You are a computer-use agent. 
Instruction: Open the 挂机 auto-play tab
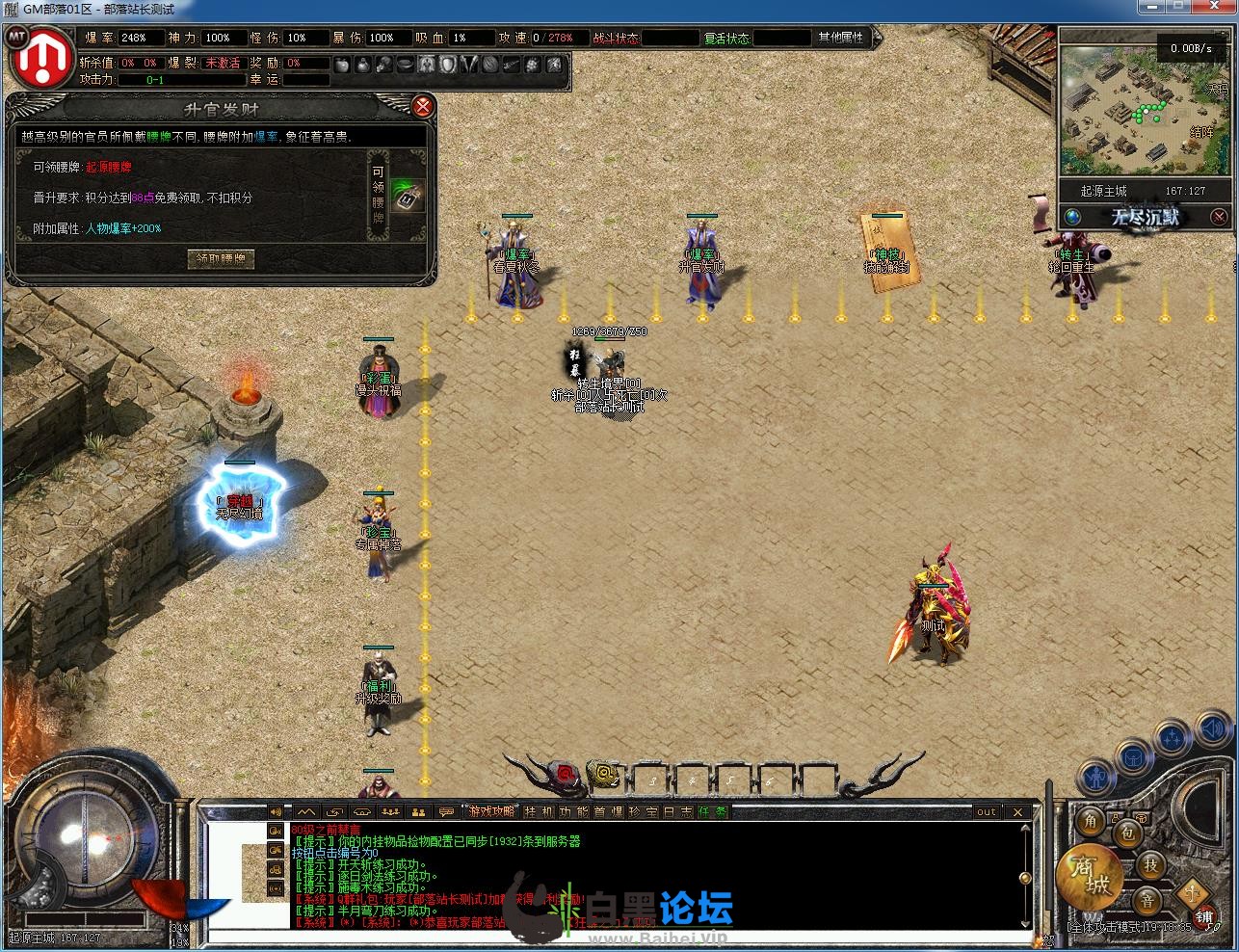[537, 812]
